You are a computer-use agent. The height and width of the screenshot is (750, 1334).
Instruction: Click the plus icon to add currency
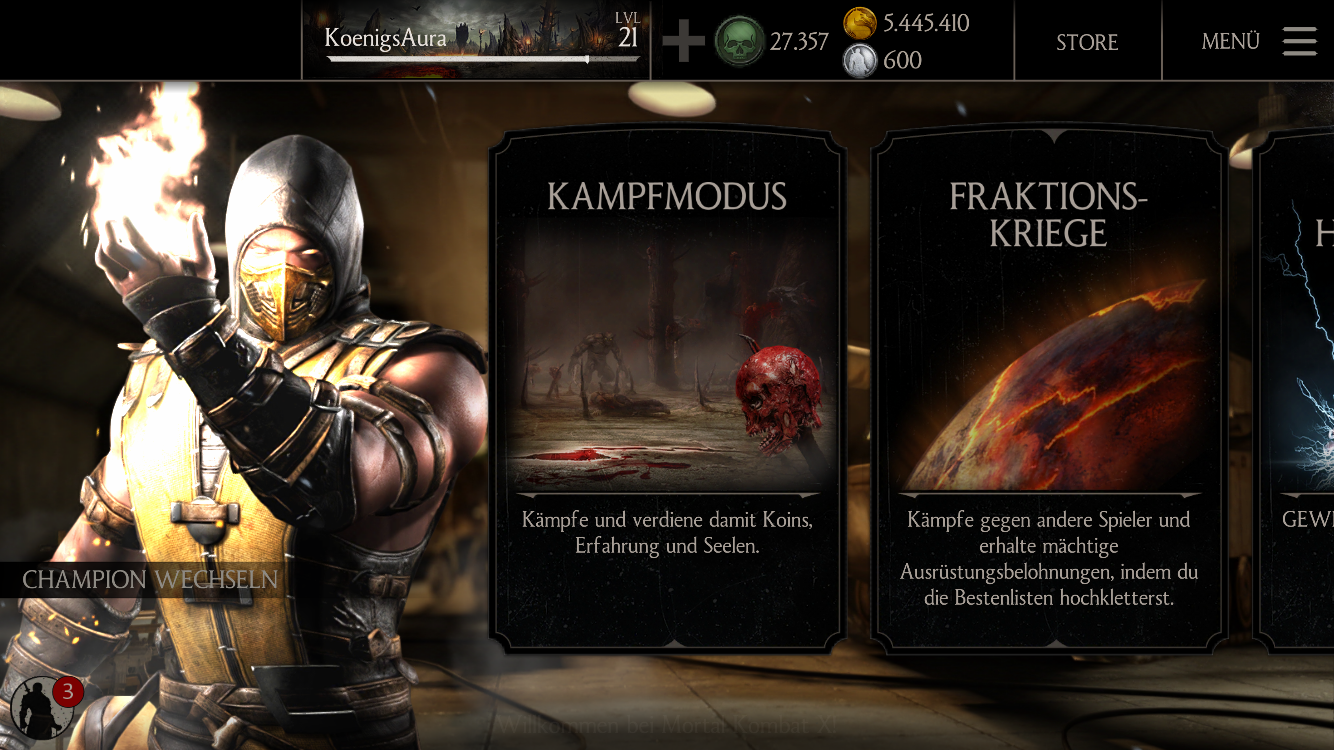pos(683,41)
